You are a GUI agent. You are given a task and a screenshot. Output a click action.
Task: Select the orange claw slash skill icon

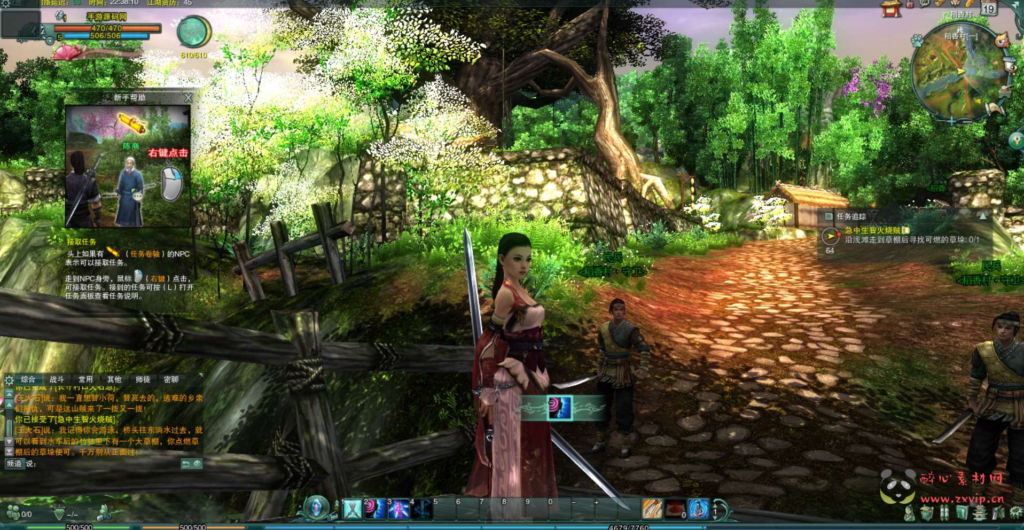652,509
